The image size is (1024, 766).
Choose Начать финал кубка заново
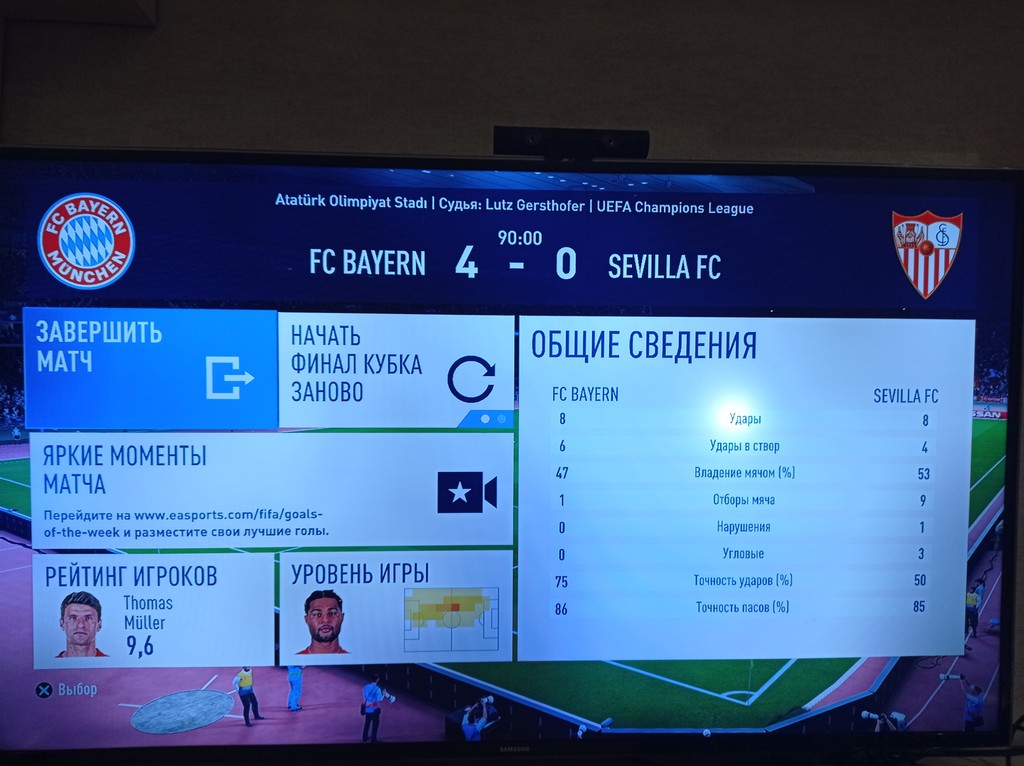pyautogui.click(x=395, y=370)
